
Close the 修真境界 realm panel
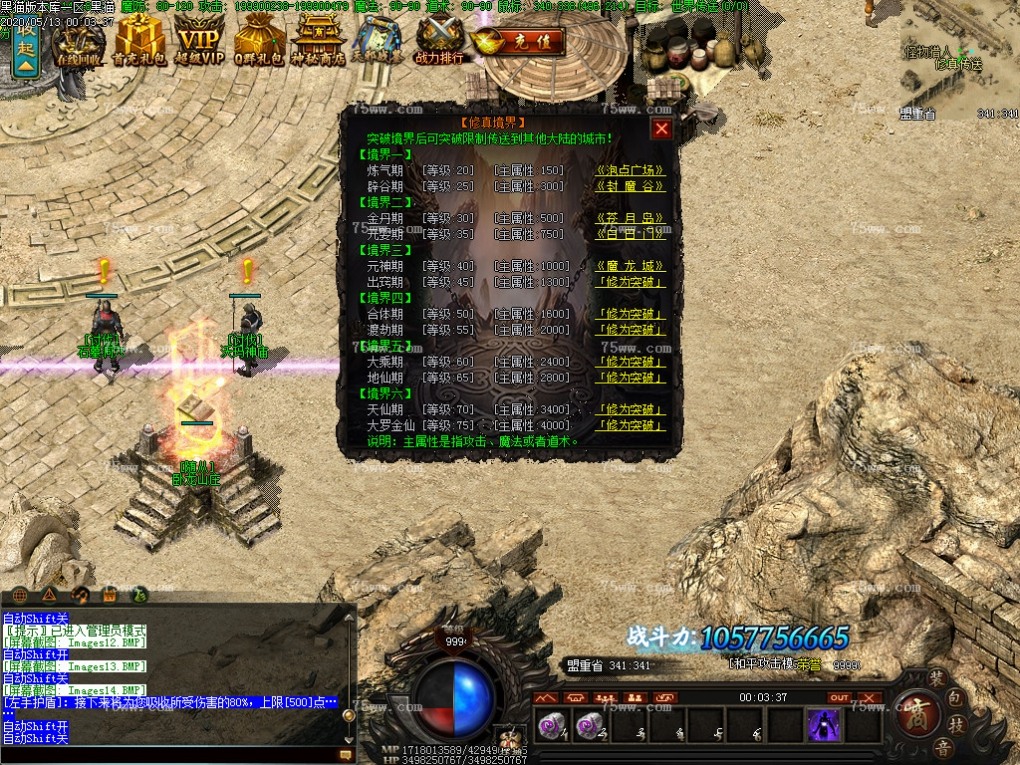(x=661, y=128)
